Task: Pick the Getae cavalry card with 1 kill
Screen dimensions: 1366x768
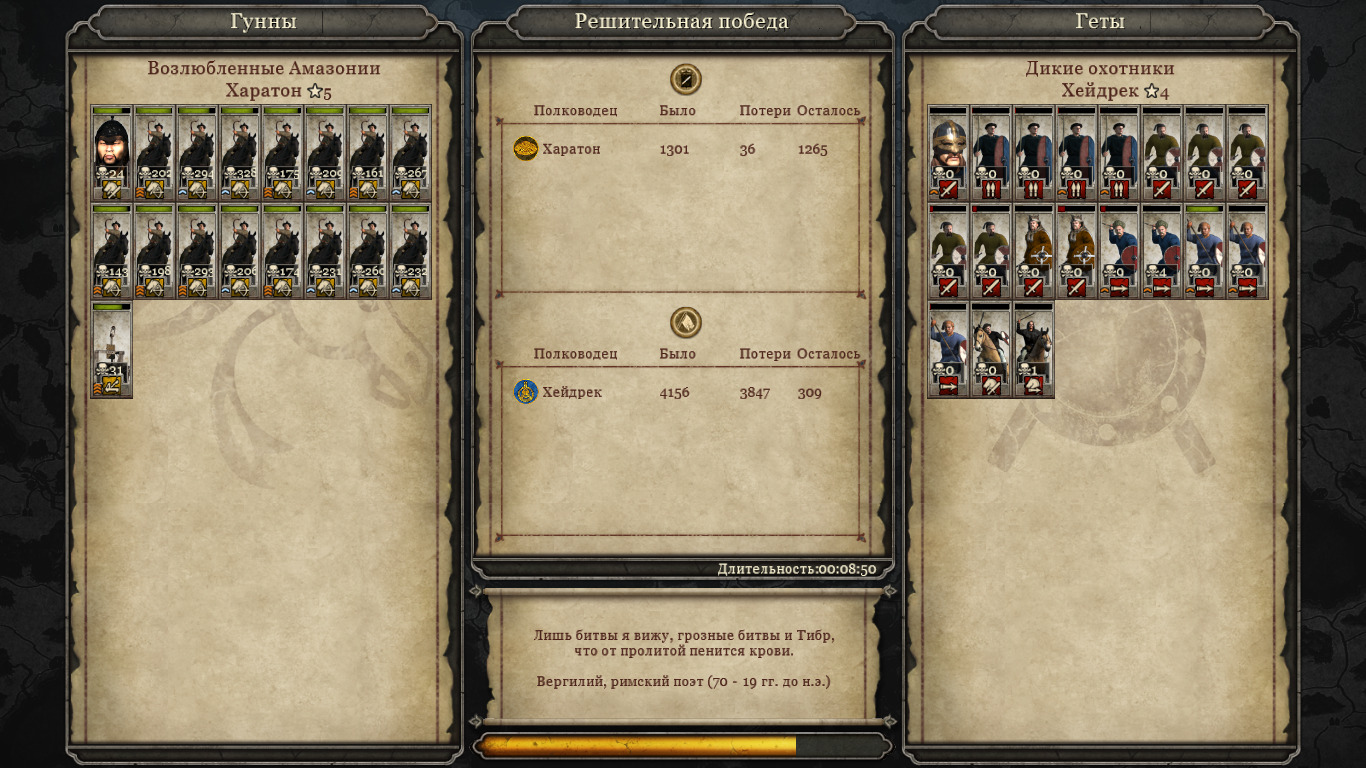Action: coord(1034,350)
